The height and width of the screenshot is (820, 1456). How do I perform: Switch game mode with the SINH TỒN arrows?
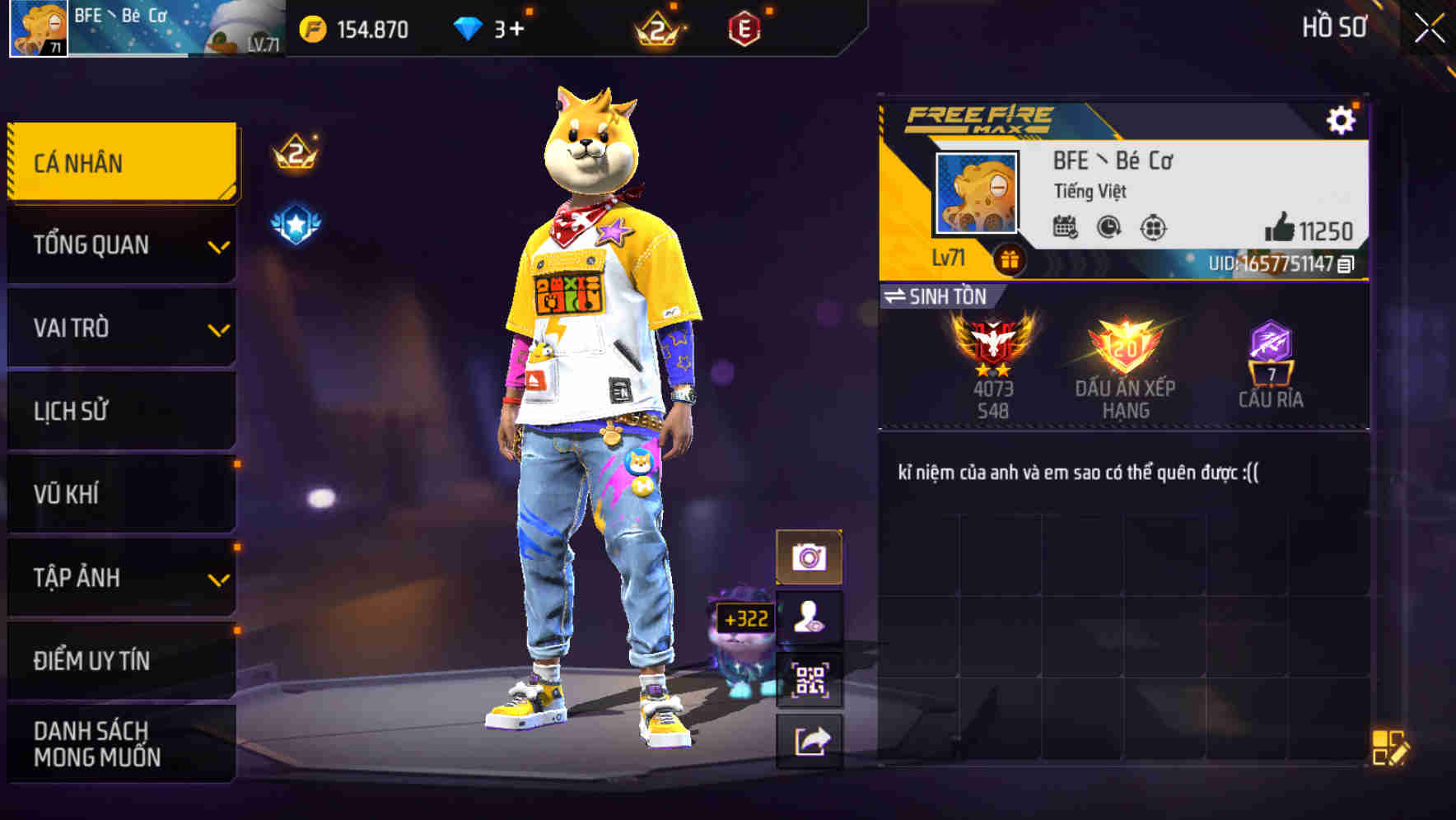click(x=899, y=297)
